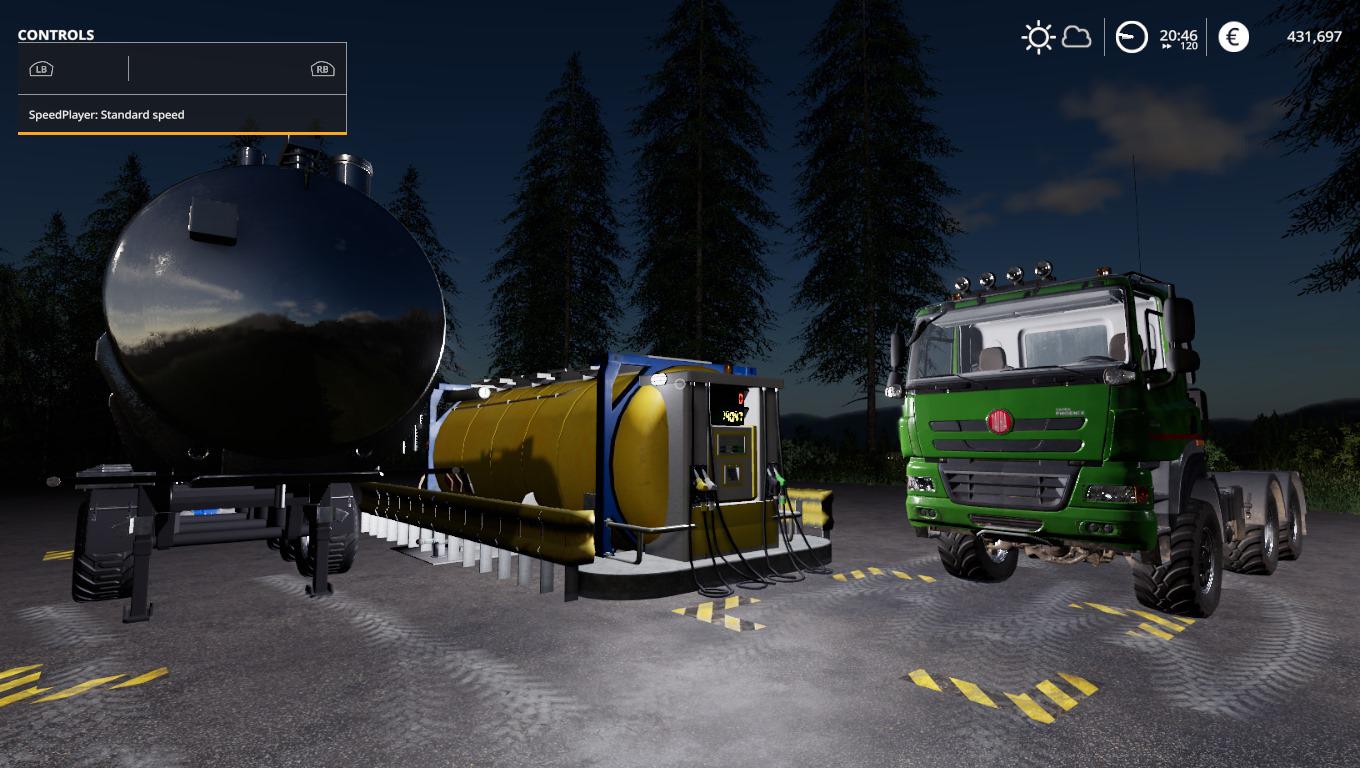Click the sun weather icon
This screenshot has height=768, width=1360.
[x=1038, y=38]
